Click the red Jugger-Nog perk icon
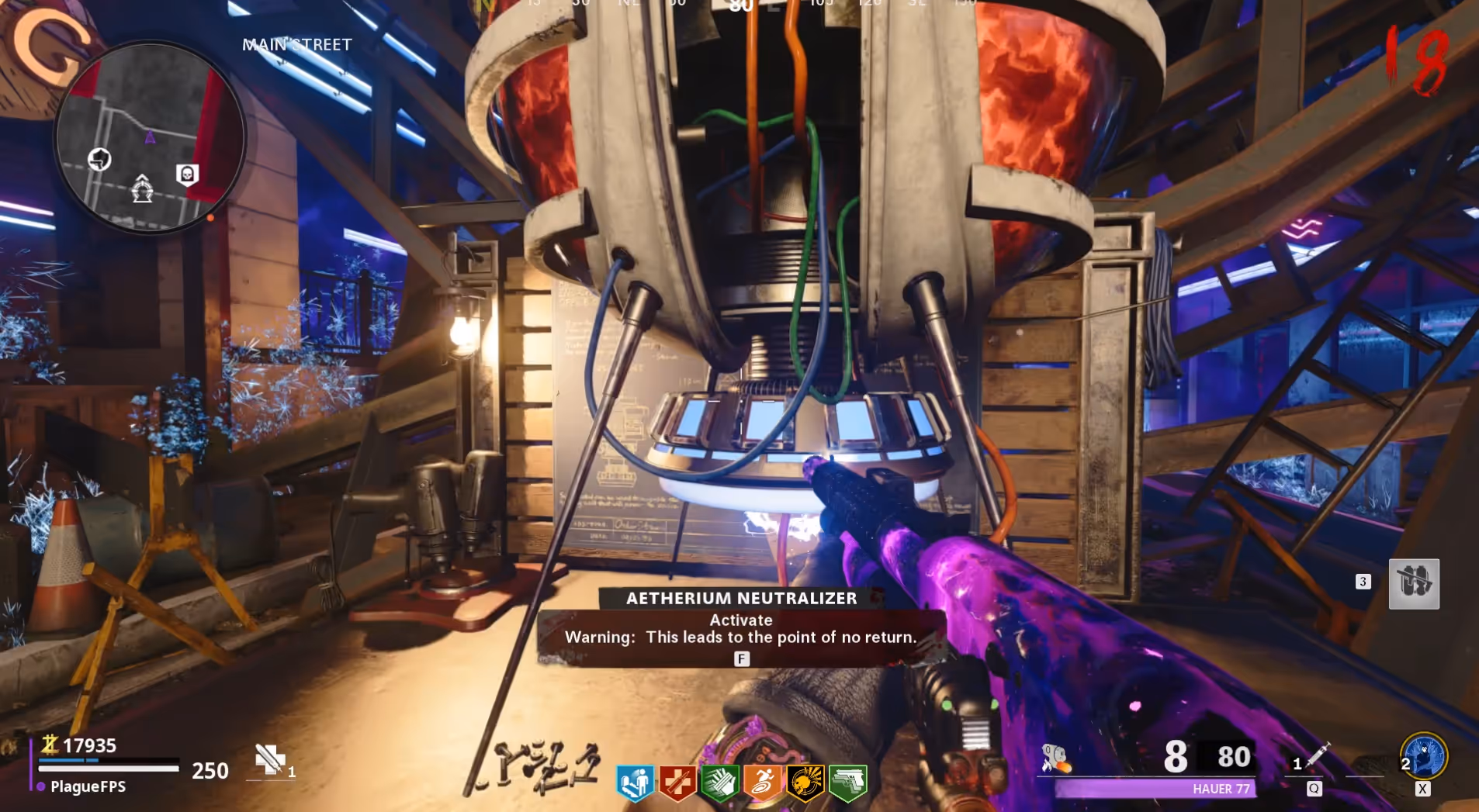The image size is (1479, 812). coord(677,782)
